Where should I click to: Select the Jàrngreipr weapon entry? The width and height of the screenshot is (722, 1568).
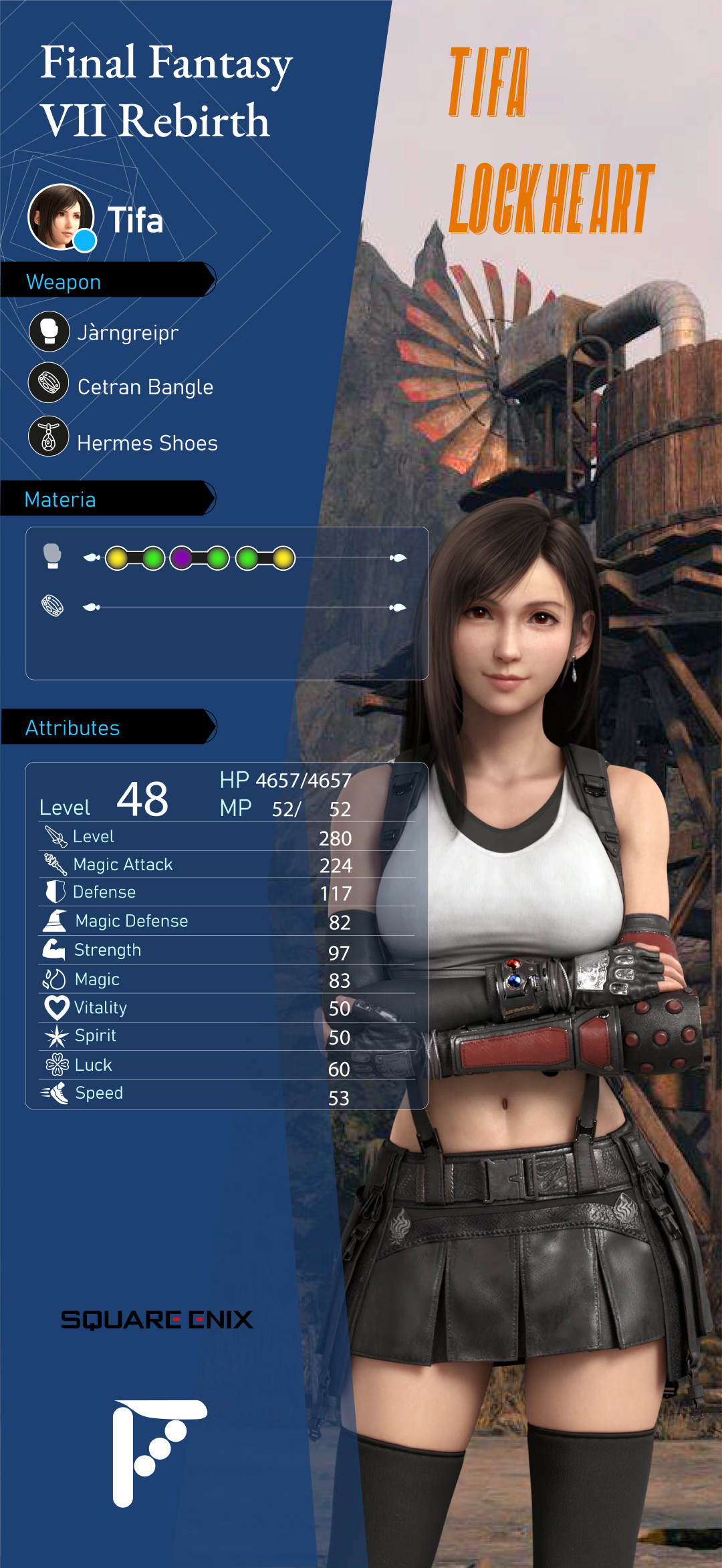pyautogui.click(x=127, y=332)
